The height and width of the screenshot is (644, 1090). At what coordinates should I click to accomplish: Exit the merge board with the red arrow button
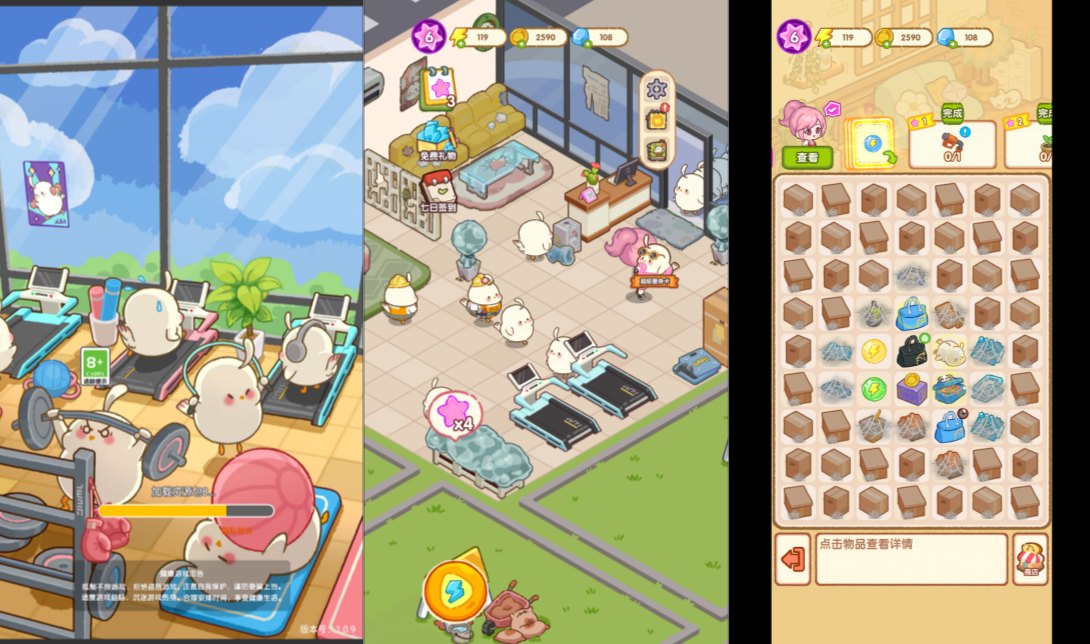pyautogui.click(x=793, y=559)
